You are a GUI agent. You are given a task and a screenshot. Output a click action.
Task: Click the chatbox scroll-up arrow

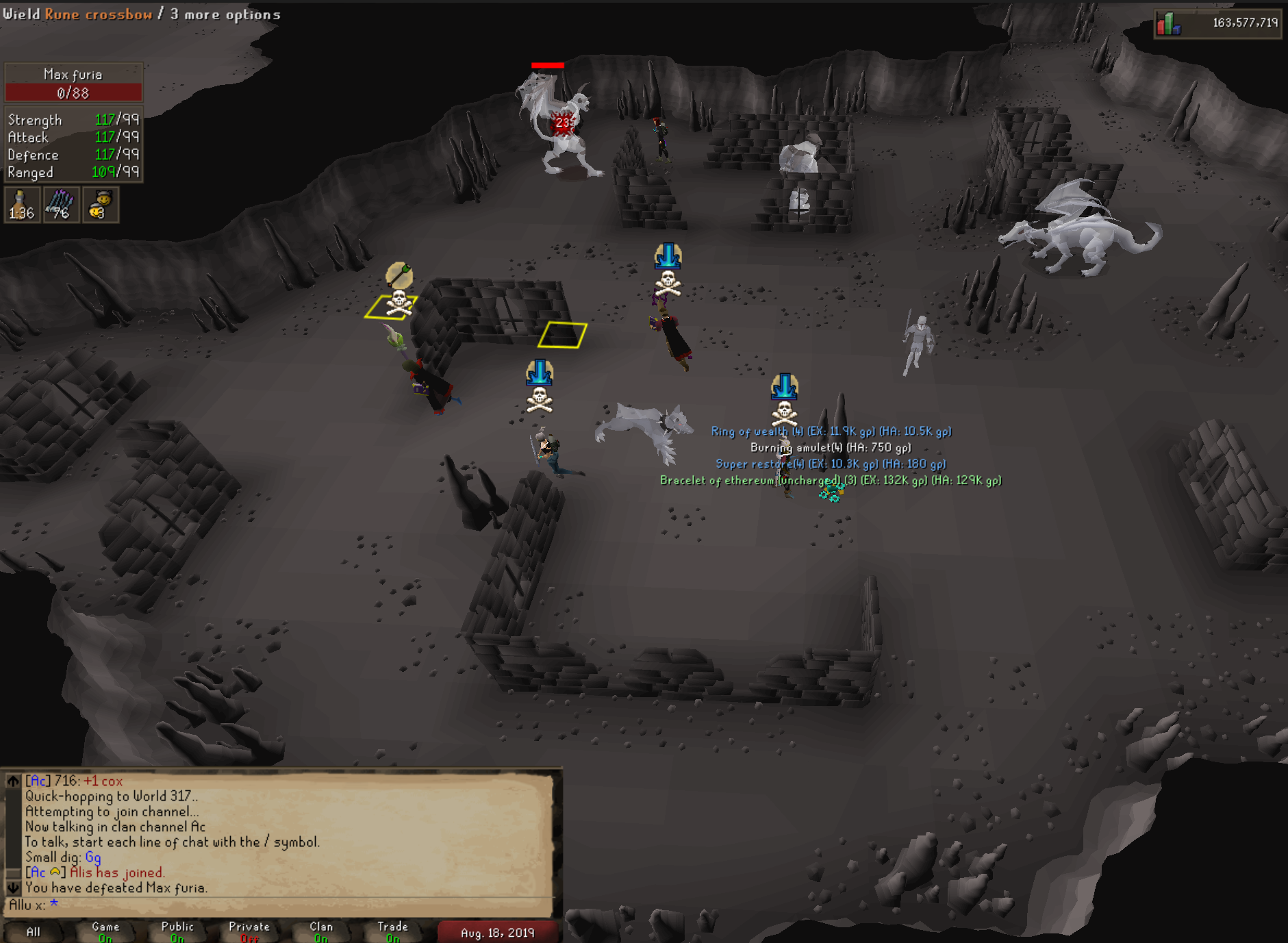coord(13,781)
